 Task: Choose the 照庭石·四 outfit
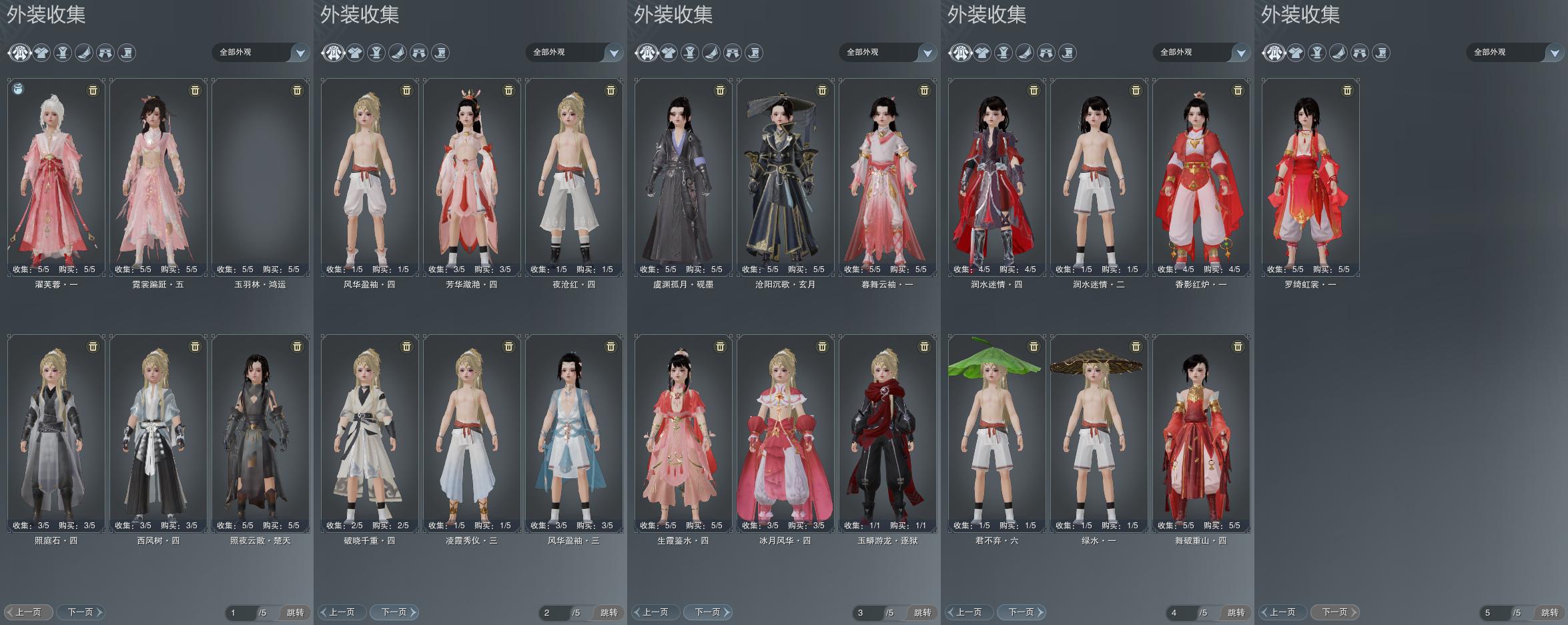pyautogui.click(x=56, y=434)
